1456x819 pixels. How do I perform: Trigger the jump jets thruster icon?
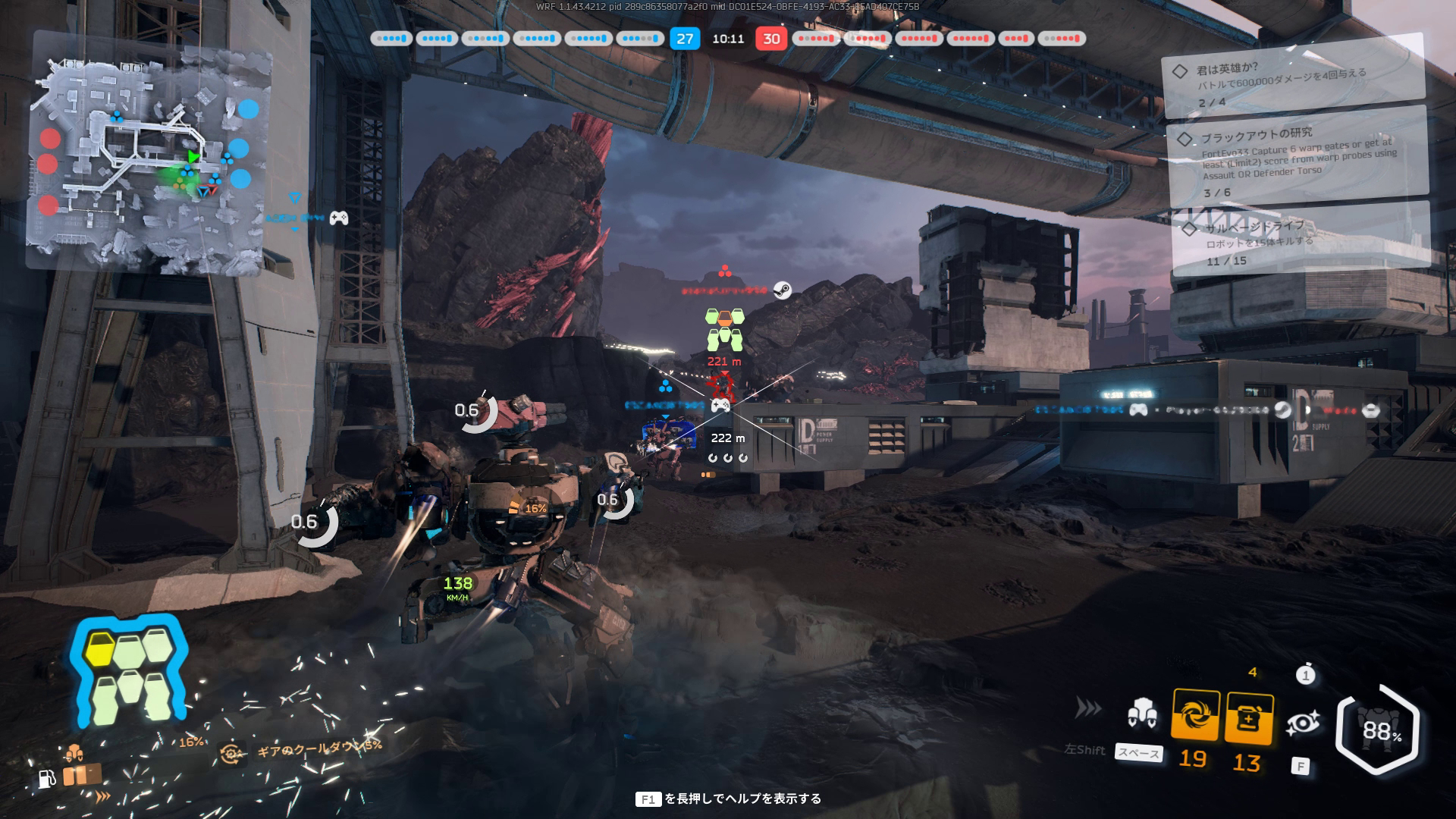tap(1141, 714)
